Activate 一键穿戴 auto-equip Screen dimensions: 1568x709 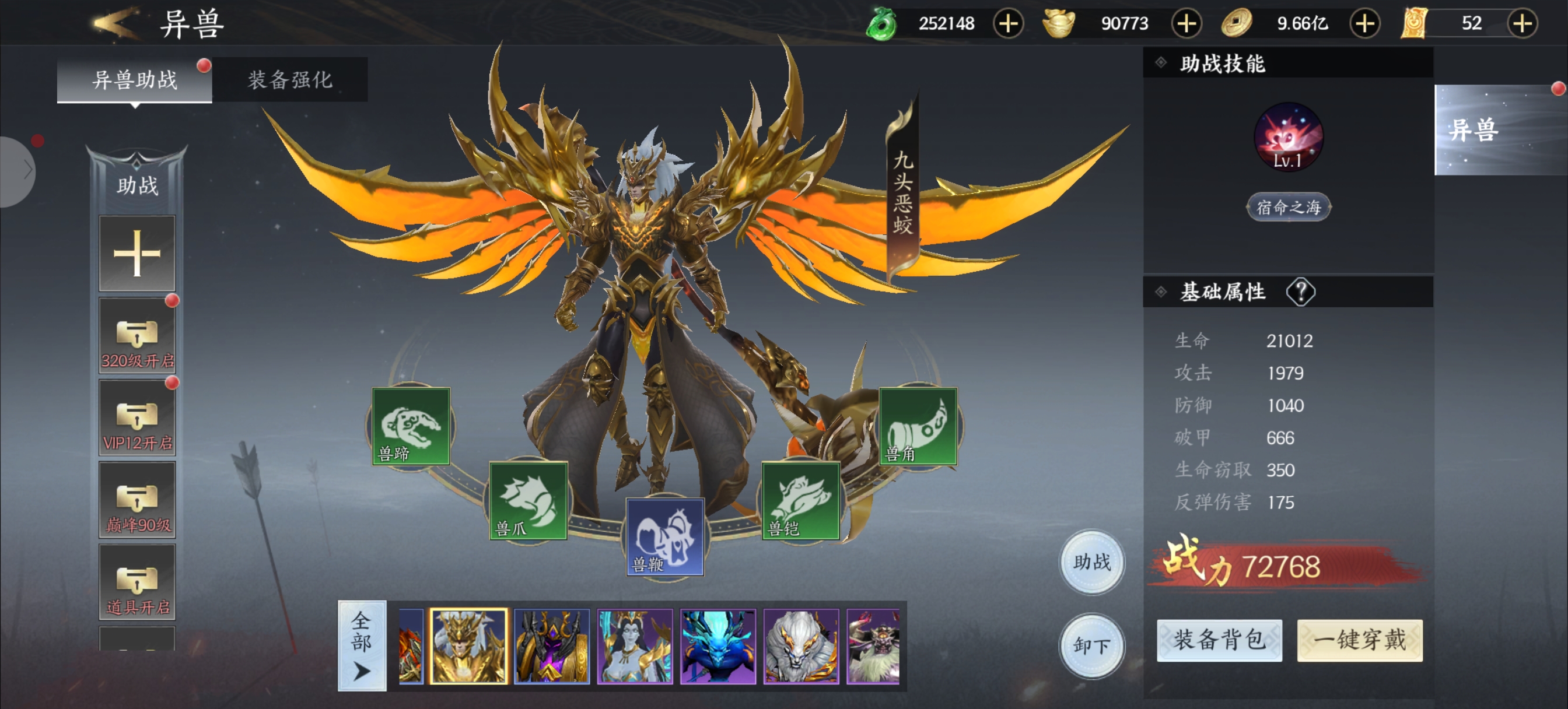(x=1359, y=640)
